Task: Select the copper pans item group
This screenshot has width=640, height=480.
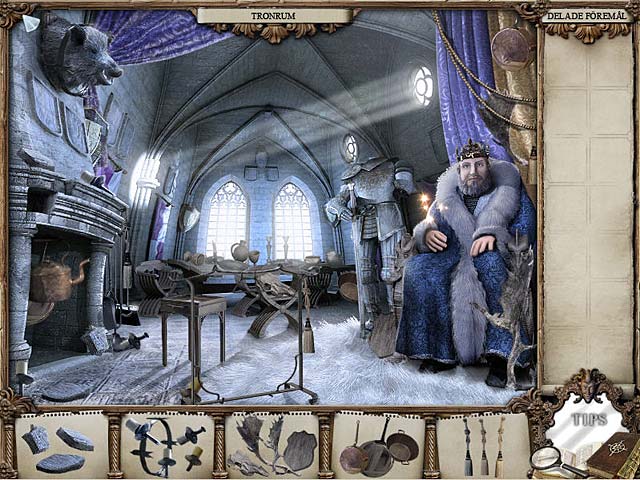Action: [379, 447]
